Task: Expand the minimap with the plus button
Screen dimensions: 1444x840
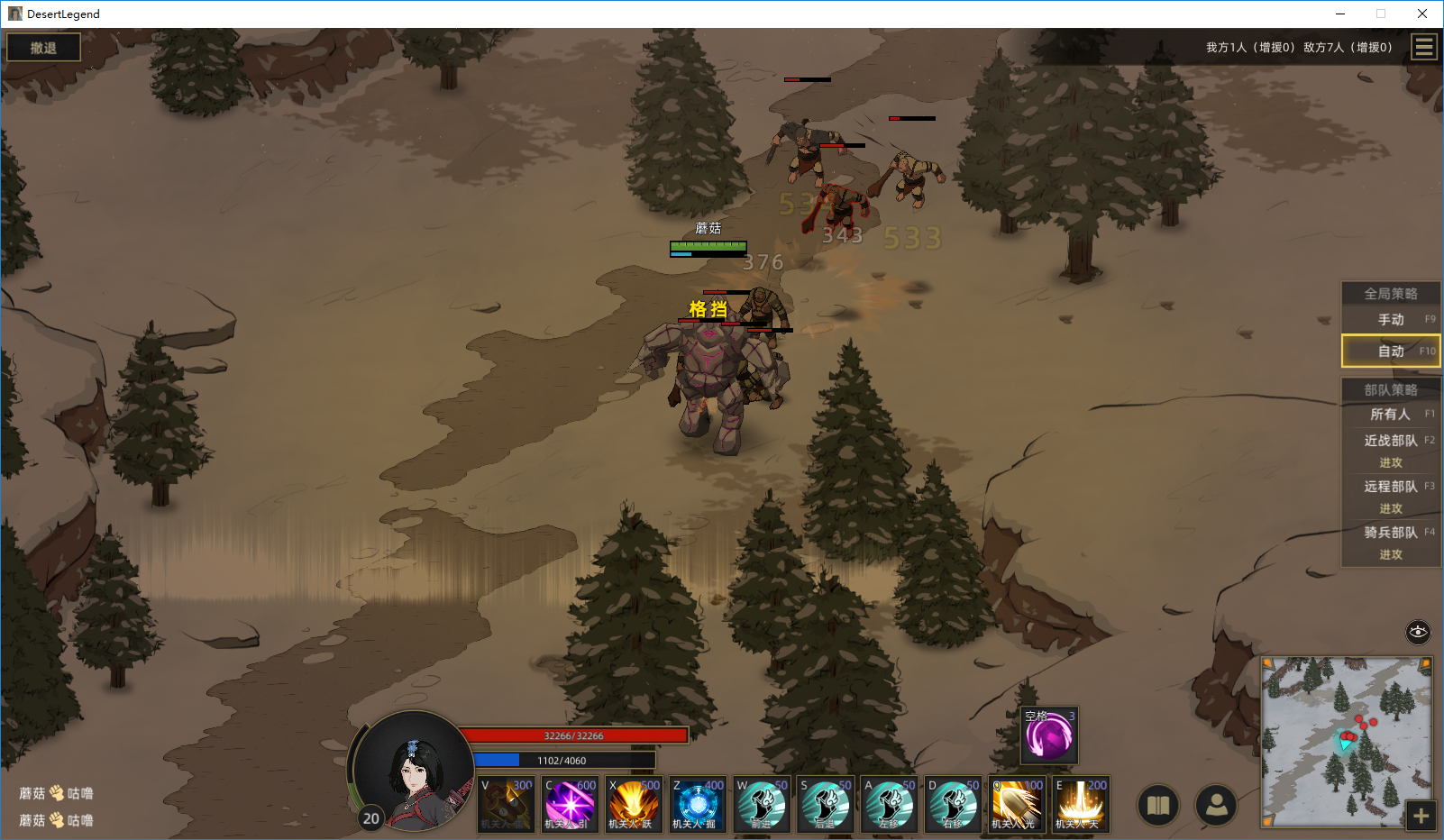Action: click(1421, 817)
